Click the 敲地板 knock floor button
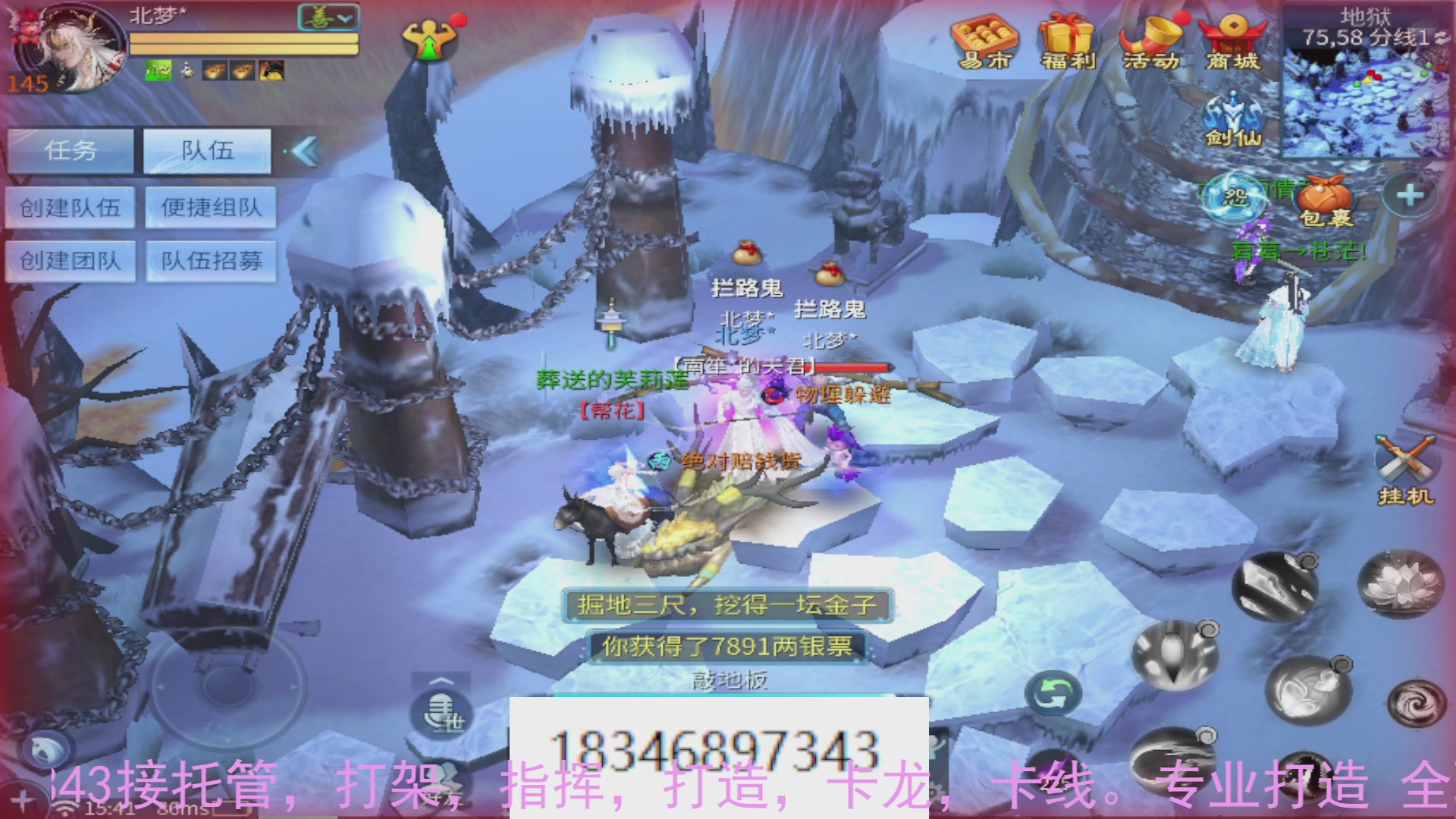The height and width of the screenshot is (819, 1456). coord(730,681)
